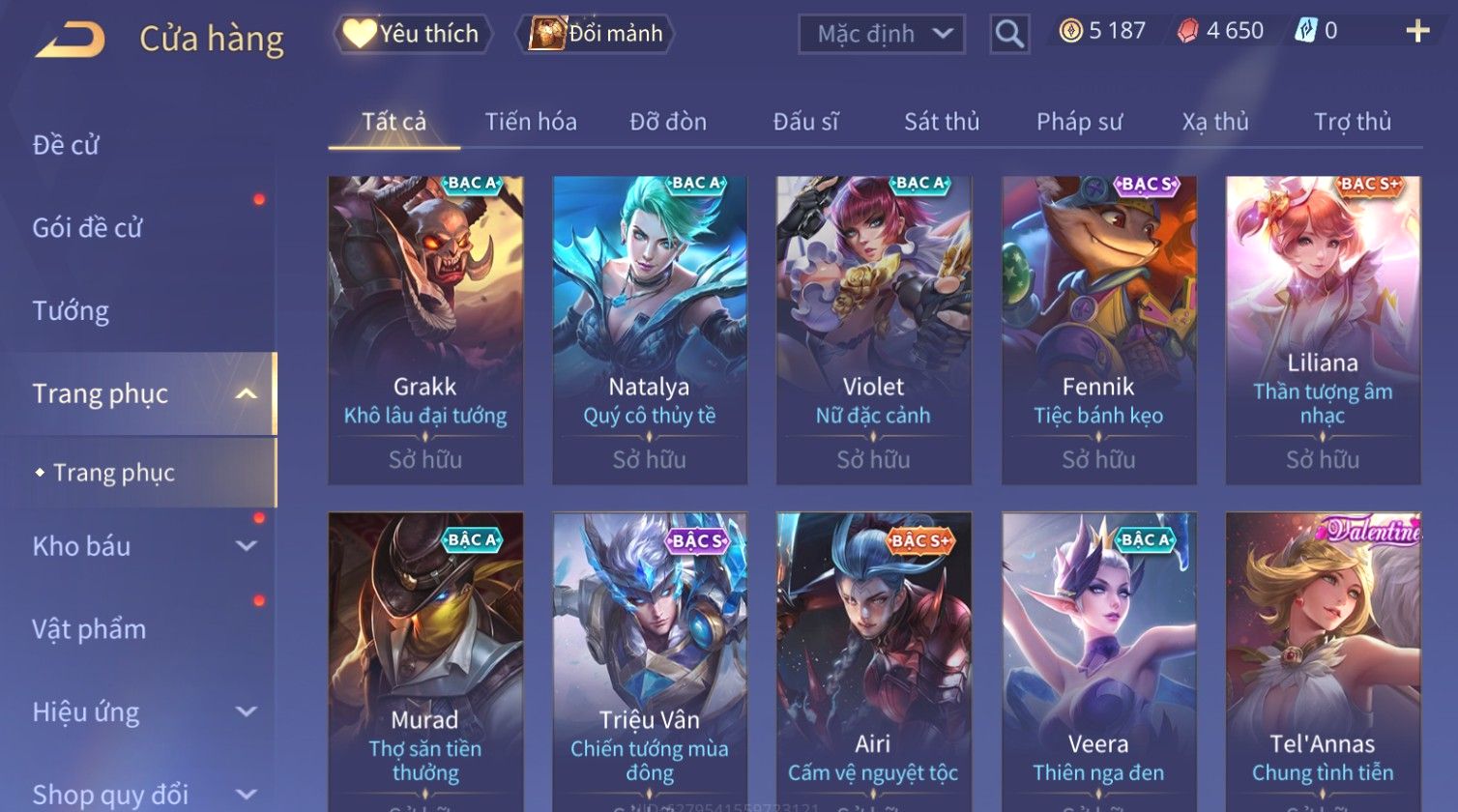Open the Đề cử menu entry
The image size is (1458, 812).
click(x=66, y=145)
